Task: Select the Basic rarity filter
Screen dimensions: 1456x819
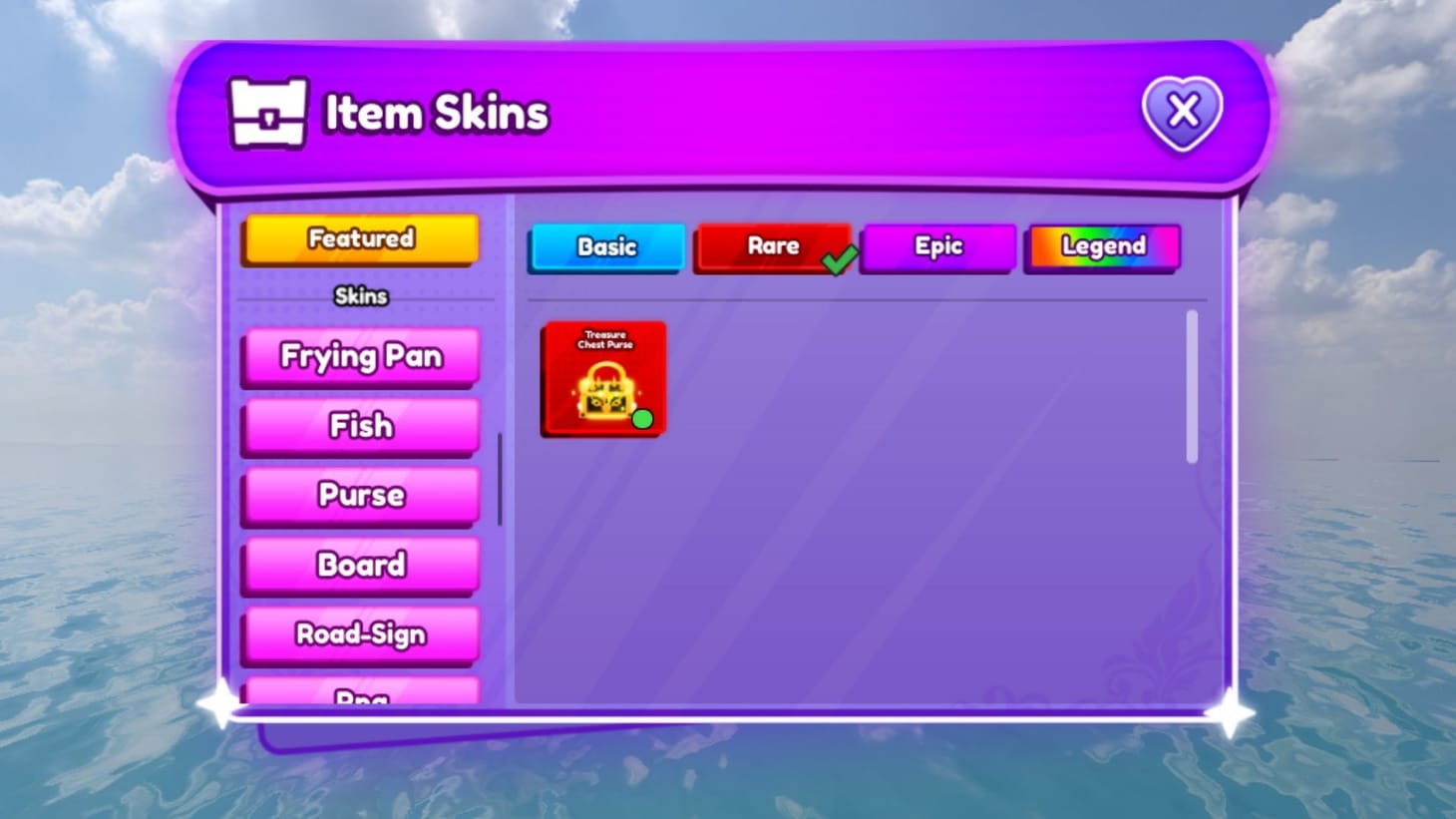Action: [x=605, y=247]
